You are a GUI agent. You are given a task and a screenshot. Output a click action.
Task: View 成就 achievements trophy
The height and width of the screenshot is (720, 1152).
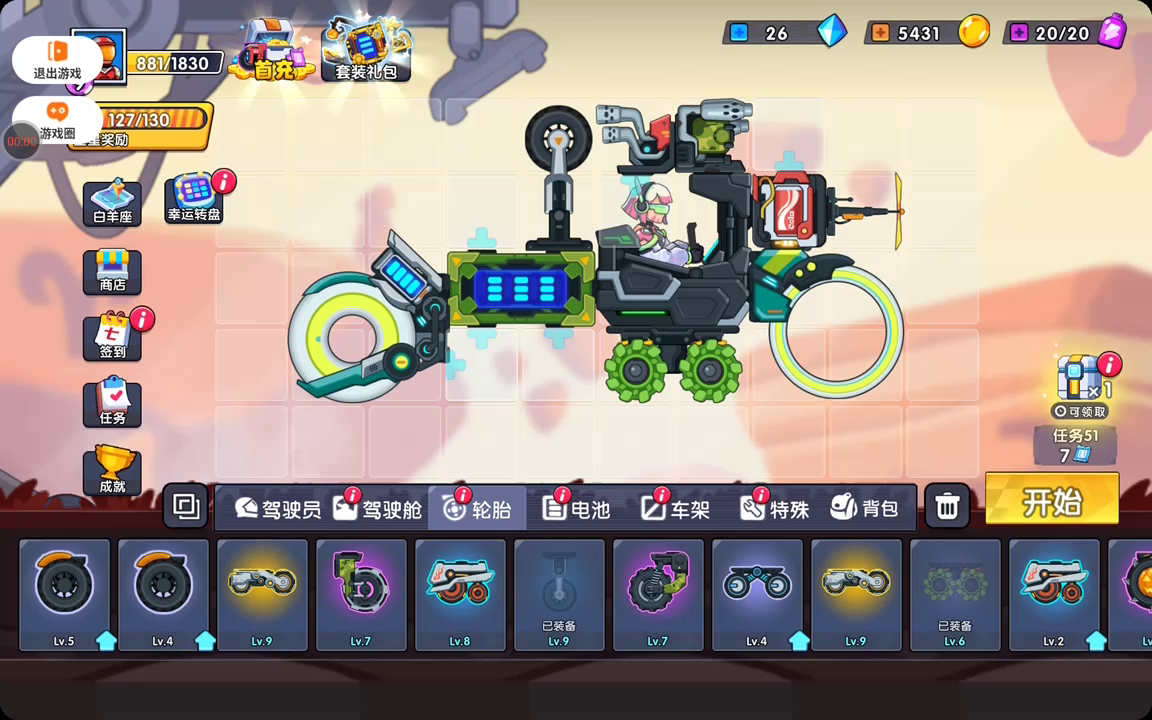tap(112, 470)
